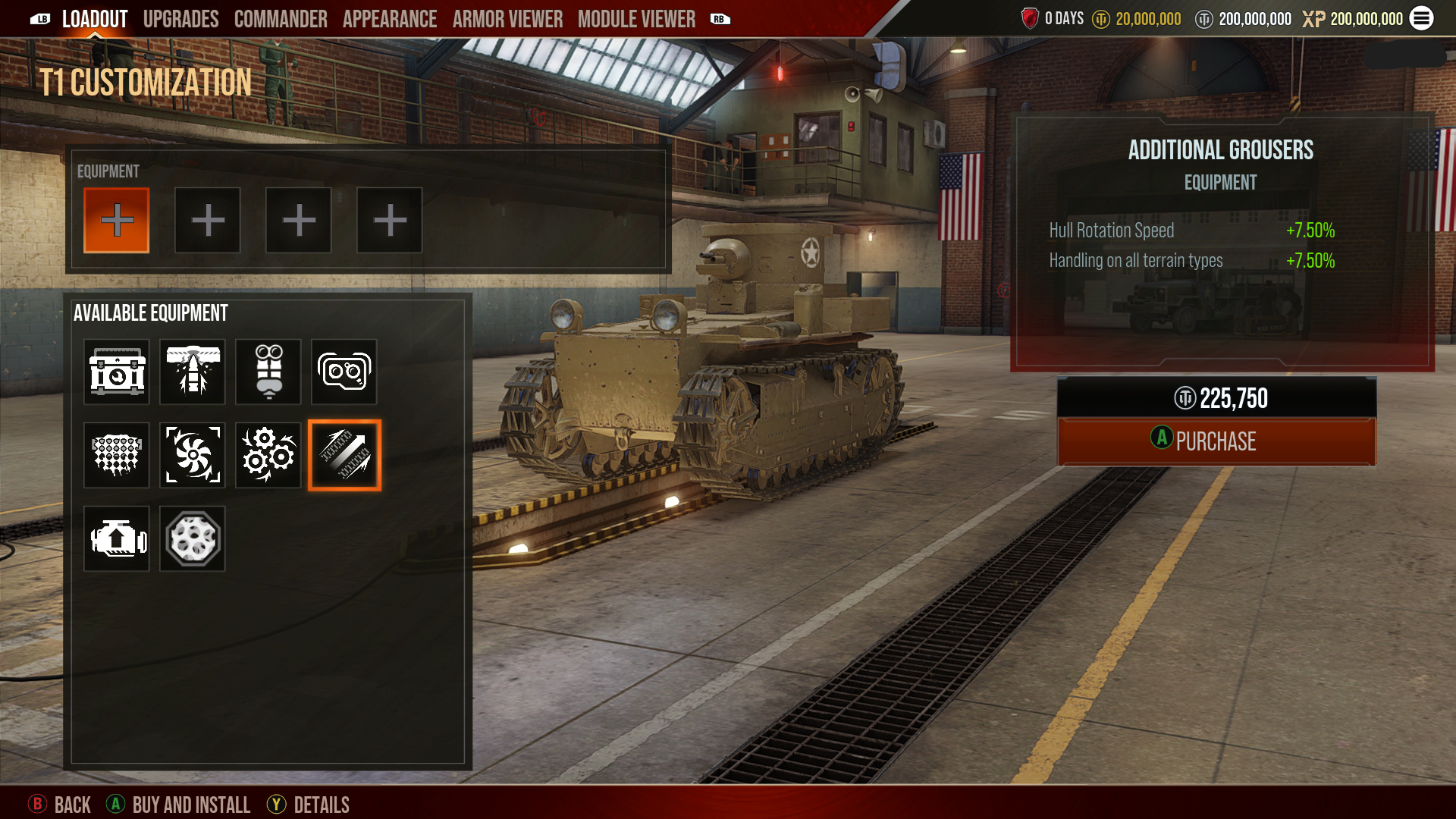Select the Loadout tab
The height and width of the screenshot is (819, 1456).
pyautogui.click(x=95, y=19)
